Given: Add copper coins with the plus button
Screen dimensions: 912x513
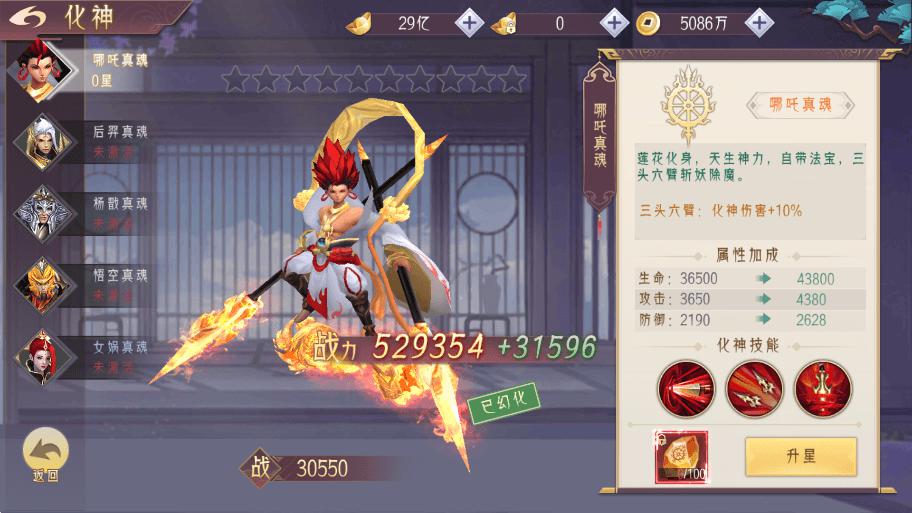Looking at the screenshot, I should click(761, 22).
